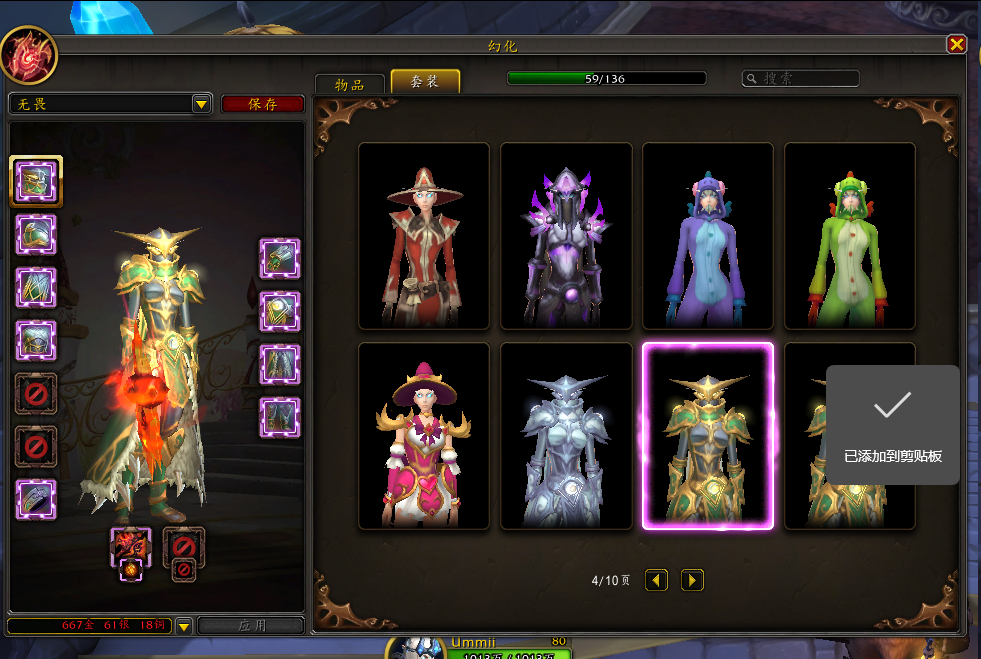Viewport: 981px width, 659px height.
Task: Select the fiery main-hand weapon slot
Action: click(x=131, y=547)
